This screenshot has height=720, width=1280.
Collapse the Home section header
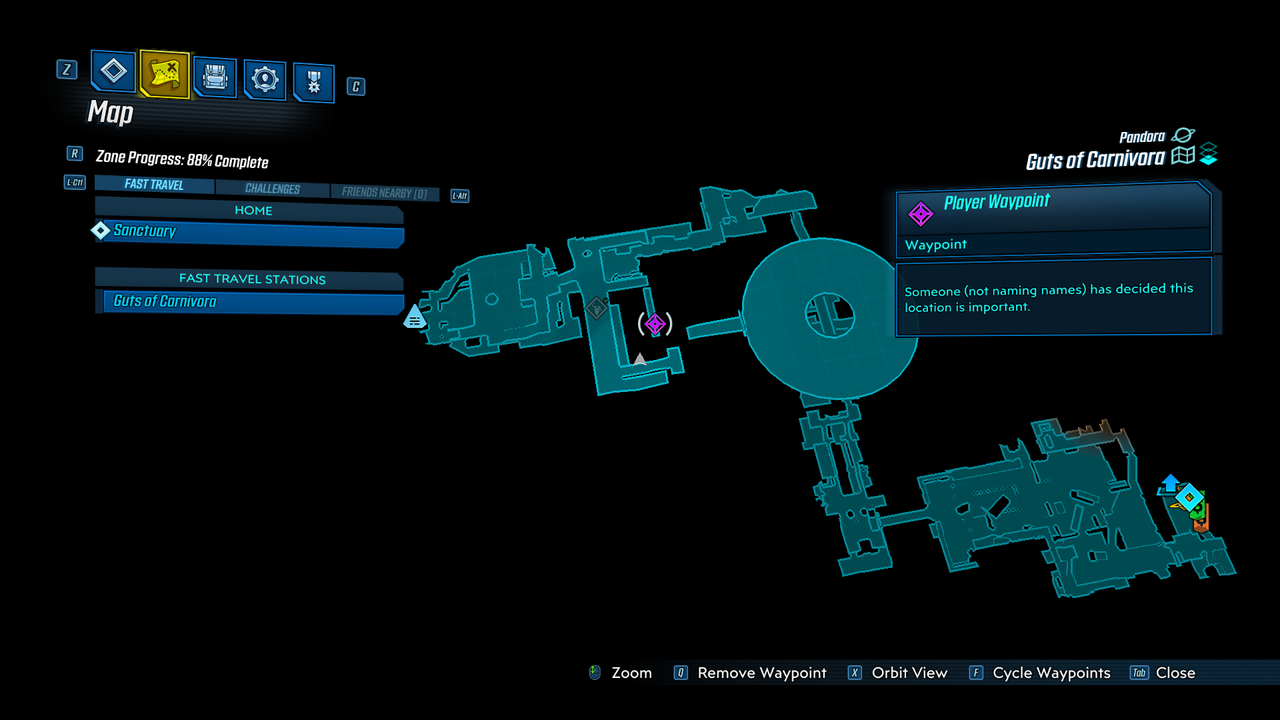pyautogui.click(x=252, y=210)
